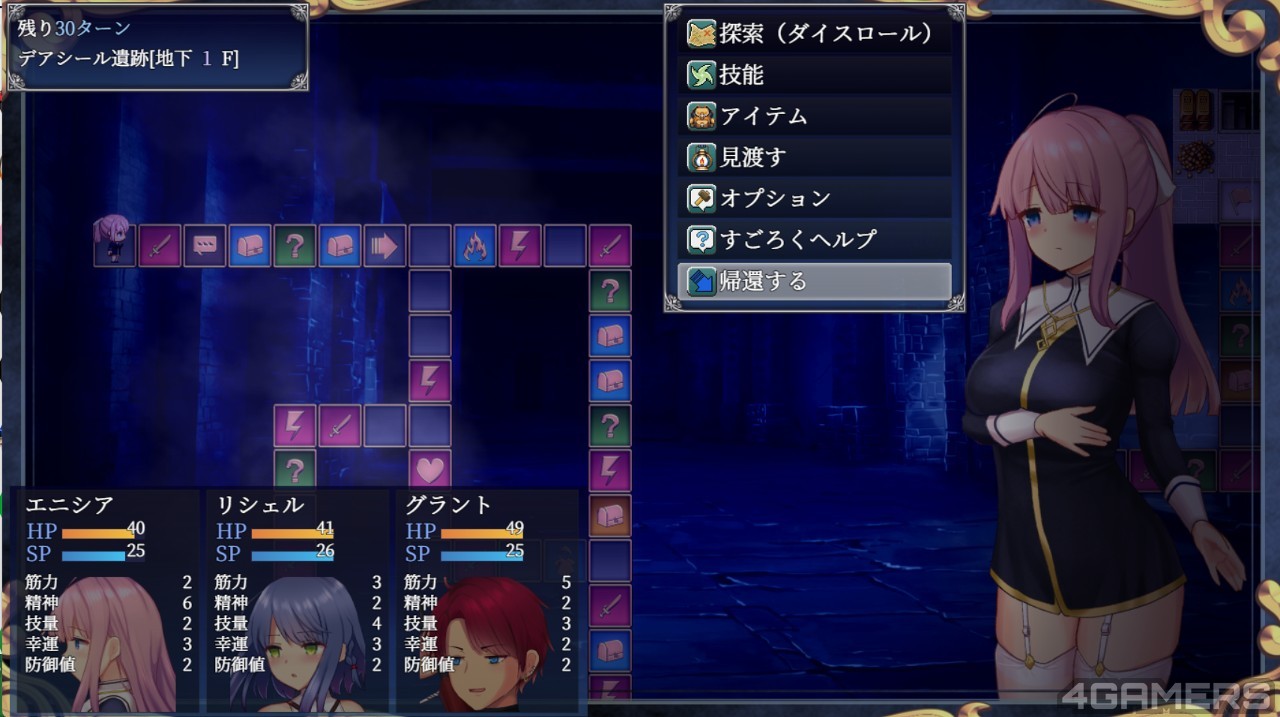Open the 技能 skills menu
This screenshot has height=717, width=1280.
tap(814, 75)
